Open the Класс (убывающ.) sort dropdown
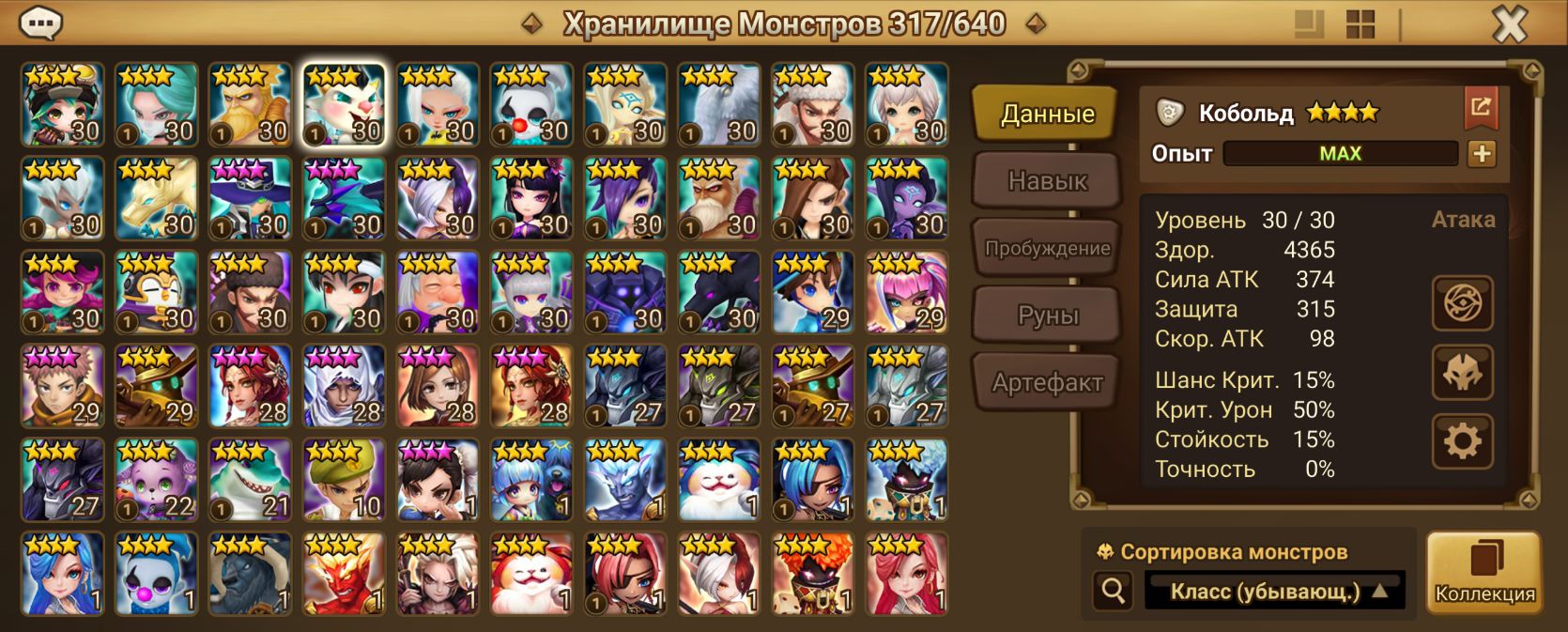Screen dimensions: 1568x632 tap(1274, 592)
